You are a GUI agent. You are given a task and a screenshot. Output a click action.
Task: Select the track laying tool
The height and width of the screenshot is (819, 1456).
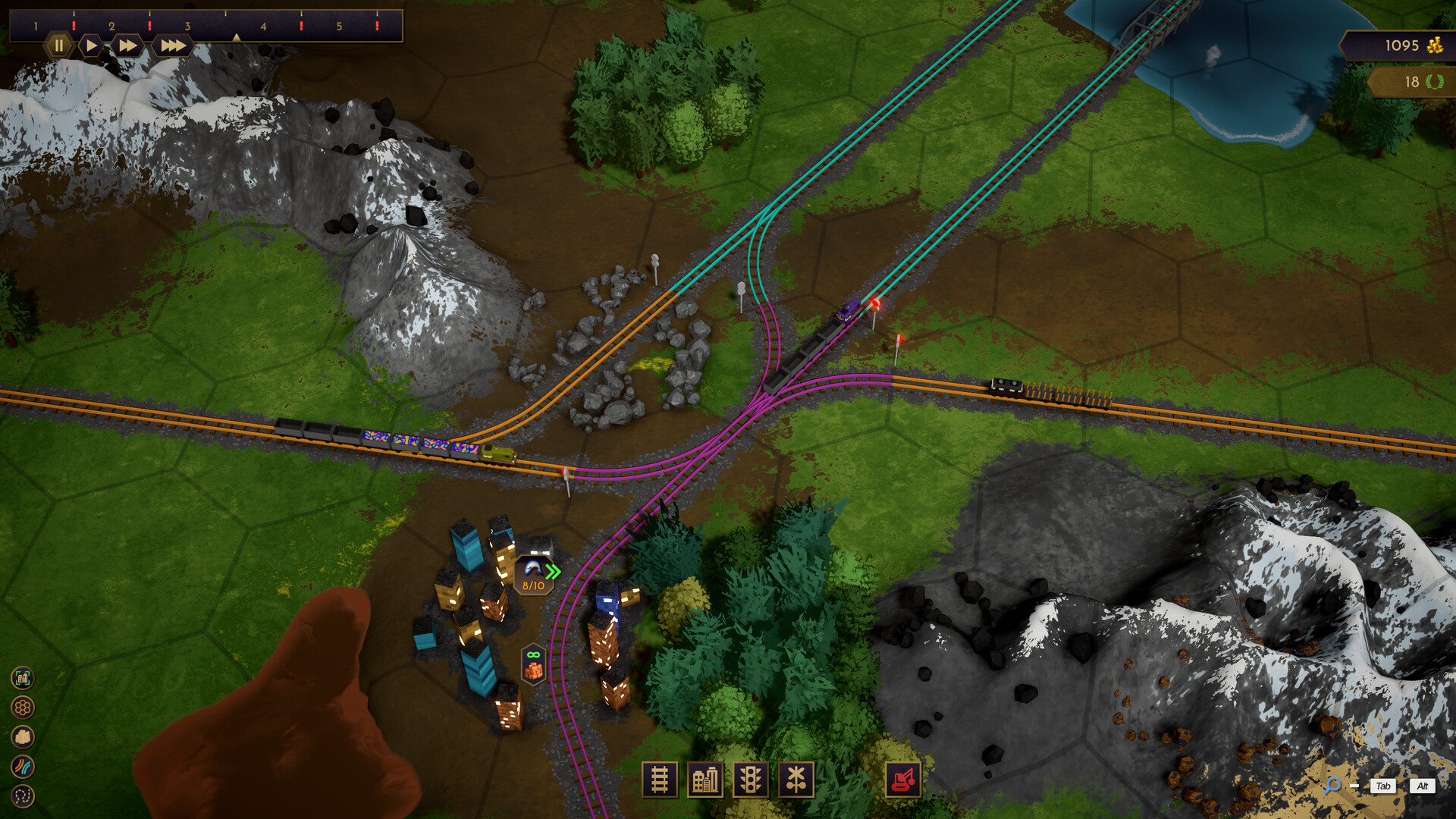tap(660, 779)
